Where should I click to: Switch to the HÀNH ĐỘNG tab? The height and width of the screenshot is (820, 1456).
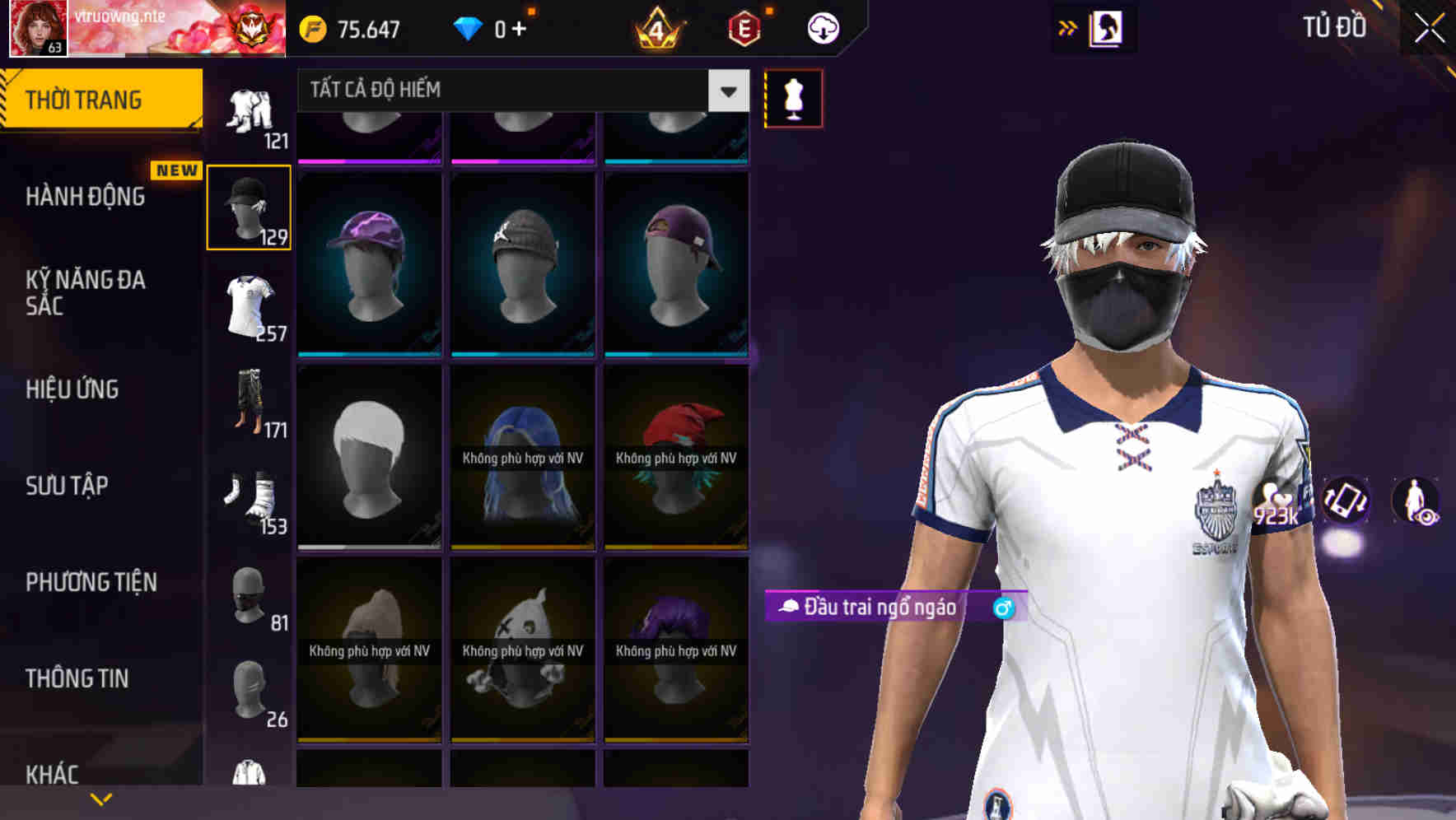click(86, 197)
